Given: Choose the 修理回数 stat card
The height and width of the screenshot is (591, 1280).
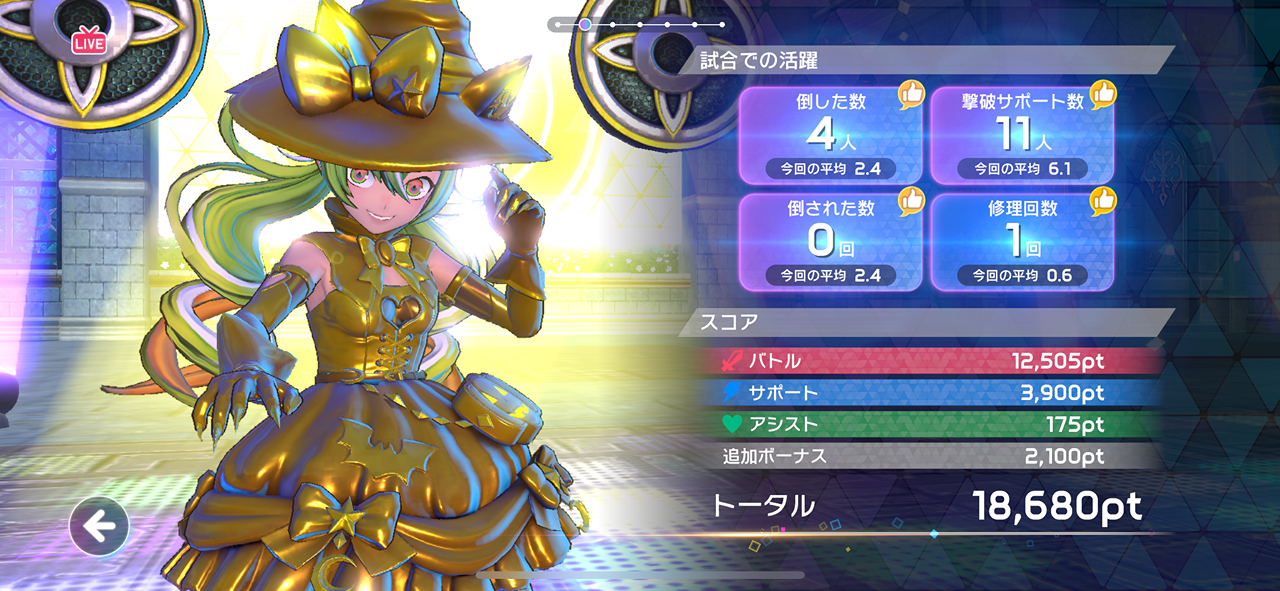Looking at the screenshot, I should pos(1022,241).
